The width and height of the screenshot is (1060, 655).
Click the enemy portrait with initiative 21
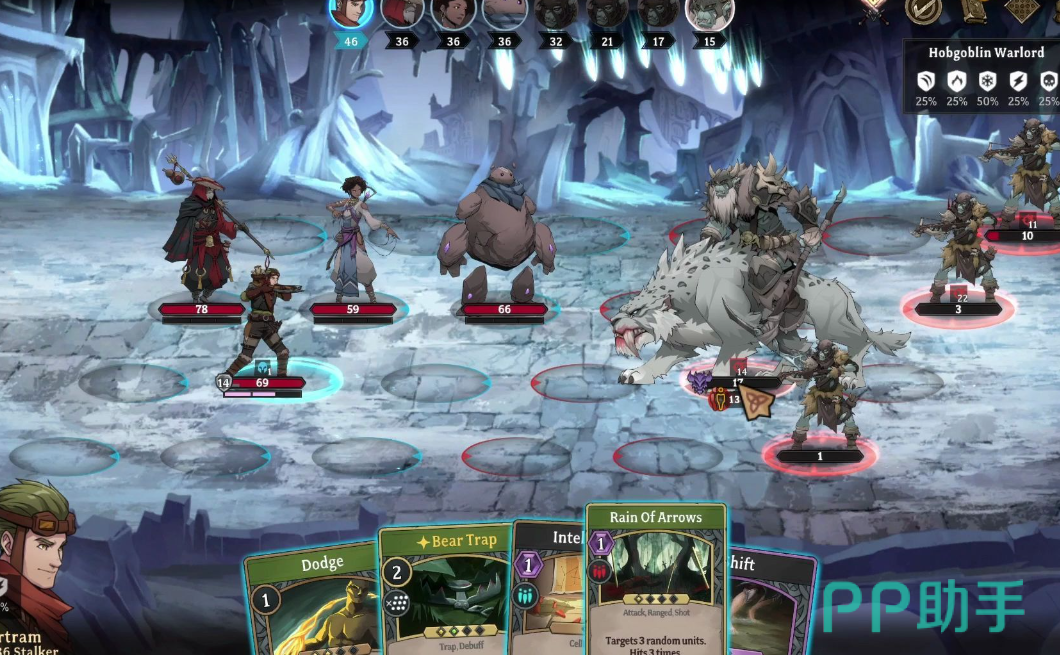[607, 12]
